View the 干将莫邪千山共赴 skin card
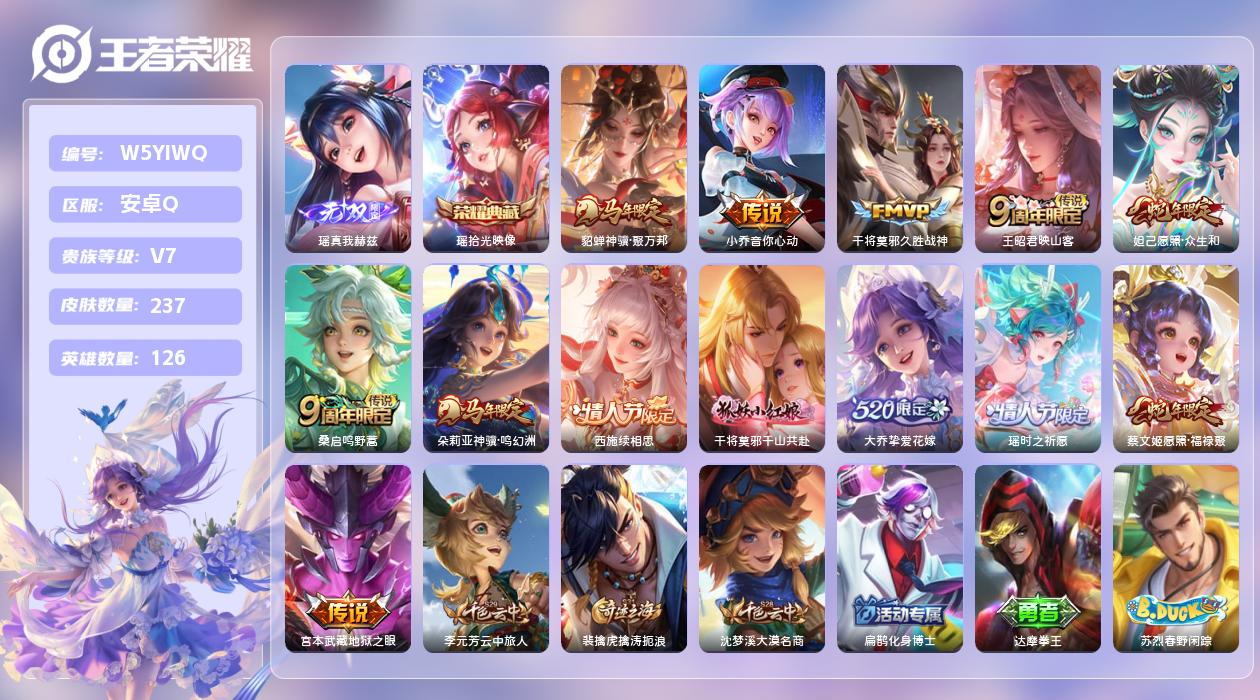This screenshot has height=700, width=1260. click(762, 358)
